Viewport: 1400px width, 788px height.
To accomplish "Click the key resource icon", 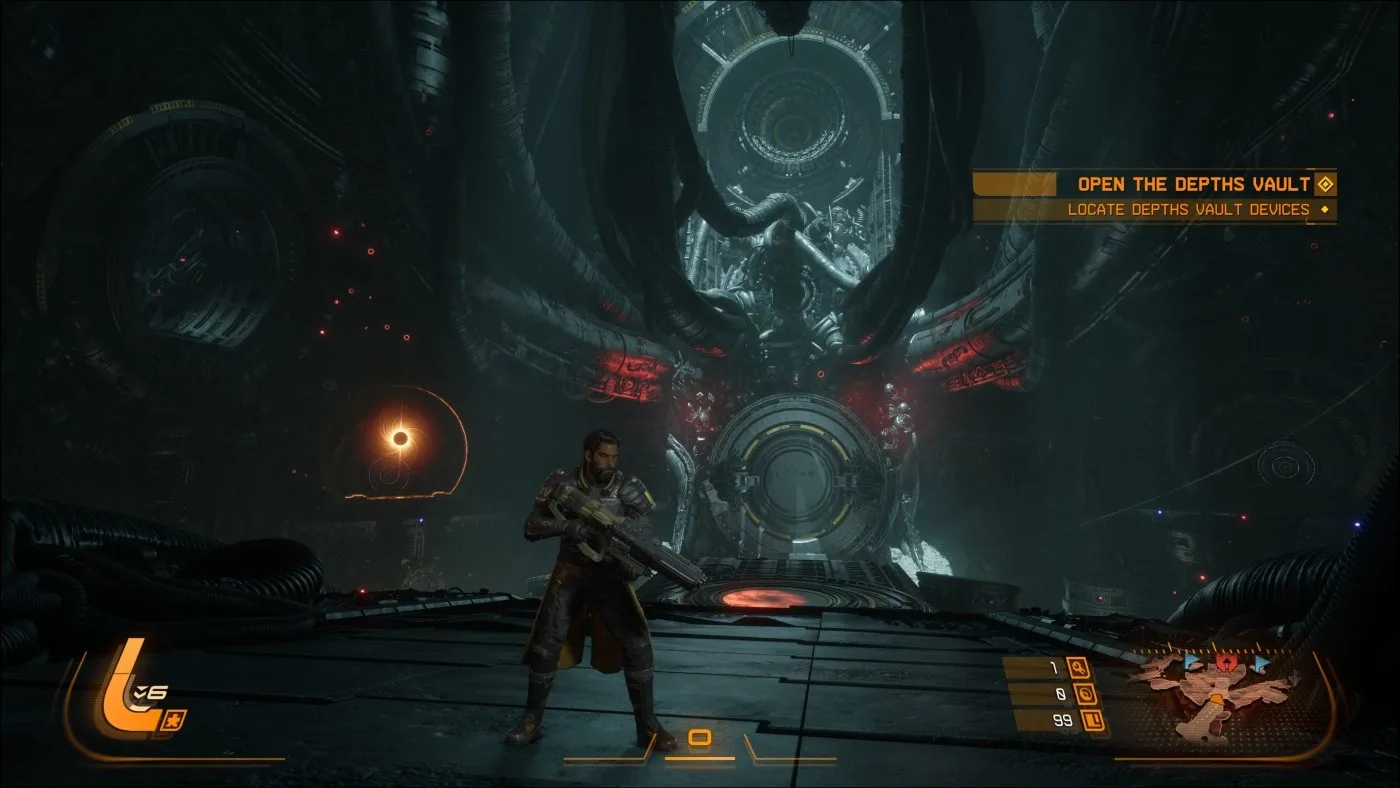I will tap(1078, 667).
